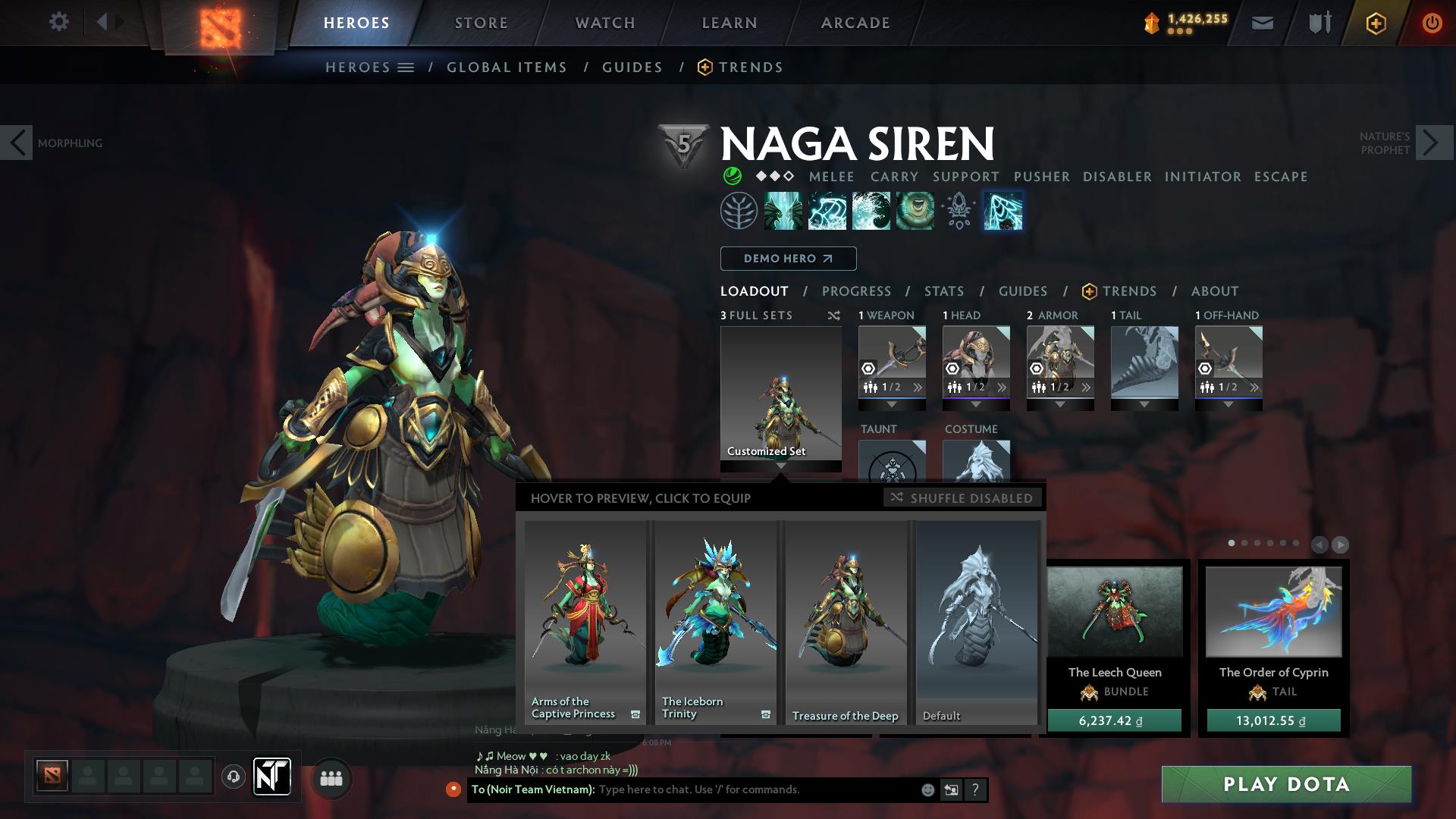Open the Heroes hamburger menu in the breadcrumb bar
1456x819 pixels.
(407, 67)
